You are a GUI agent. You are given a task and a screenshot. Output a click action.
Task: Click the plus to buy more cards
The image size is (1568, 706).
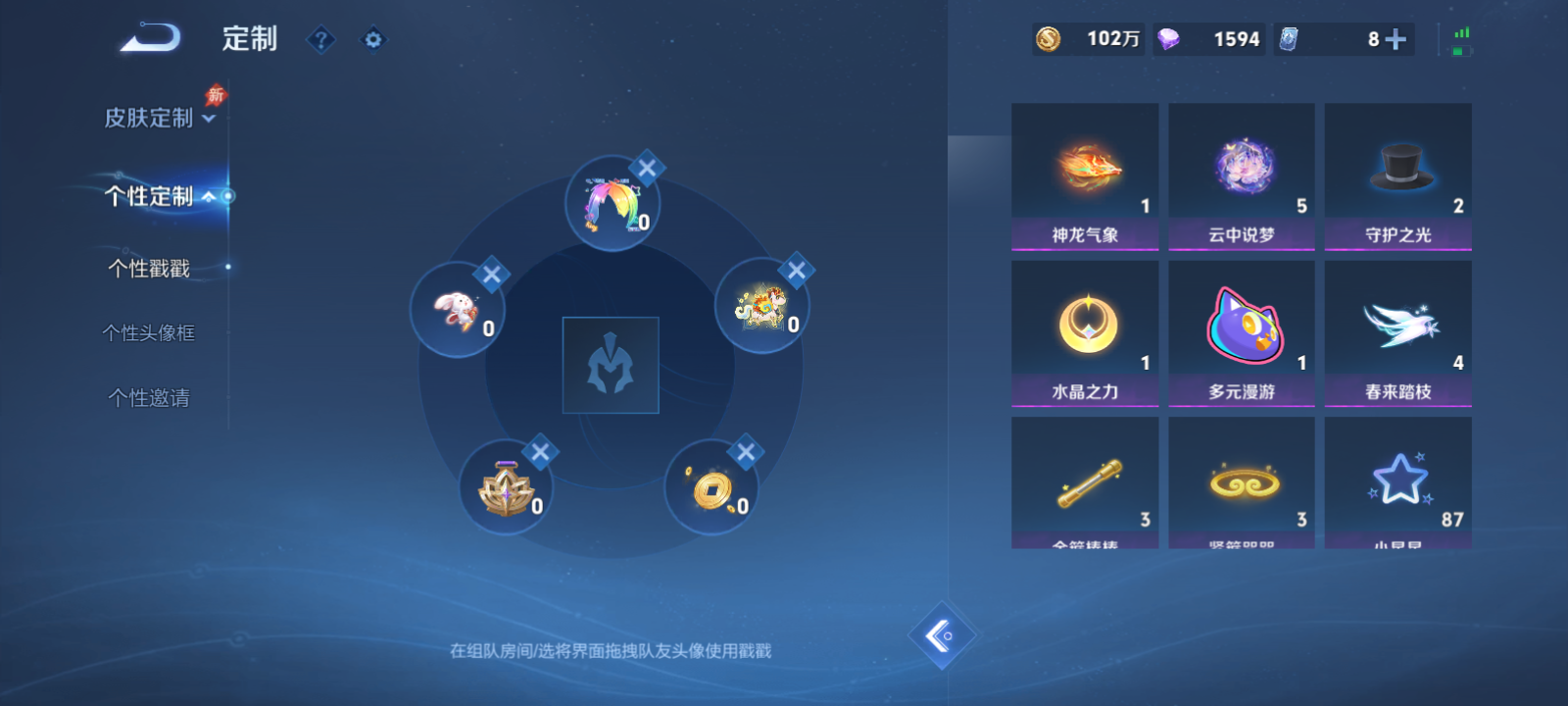pyautogui.click(x=1396, y=40)
